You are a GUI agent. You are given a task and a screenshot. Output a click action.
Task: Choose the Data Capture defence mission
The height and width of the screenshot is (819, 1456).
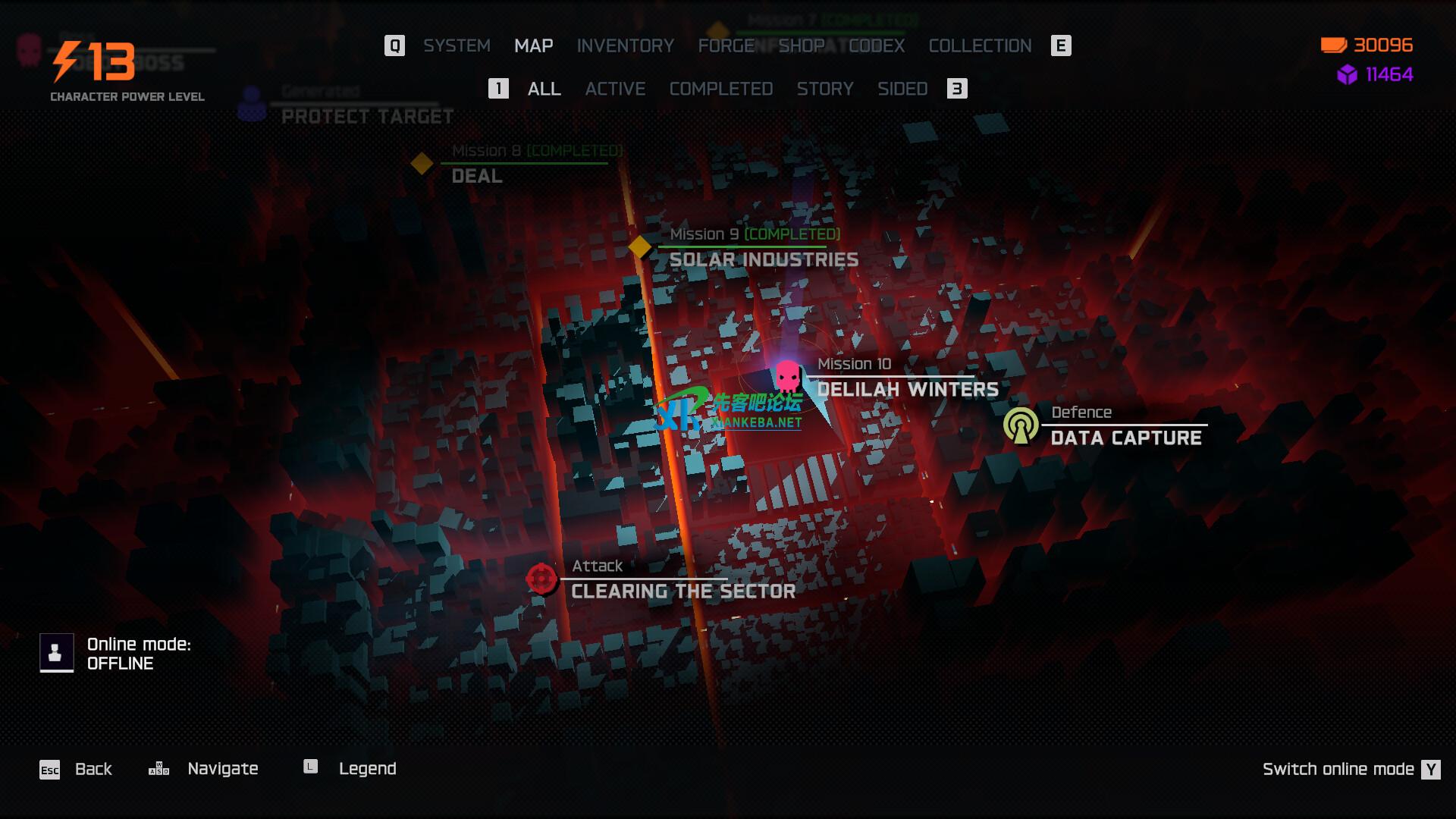click(1021, 425)
